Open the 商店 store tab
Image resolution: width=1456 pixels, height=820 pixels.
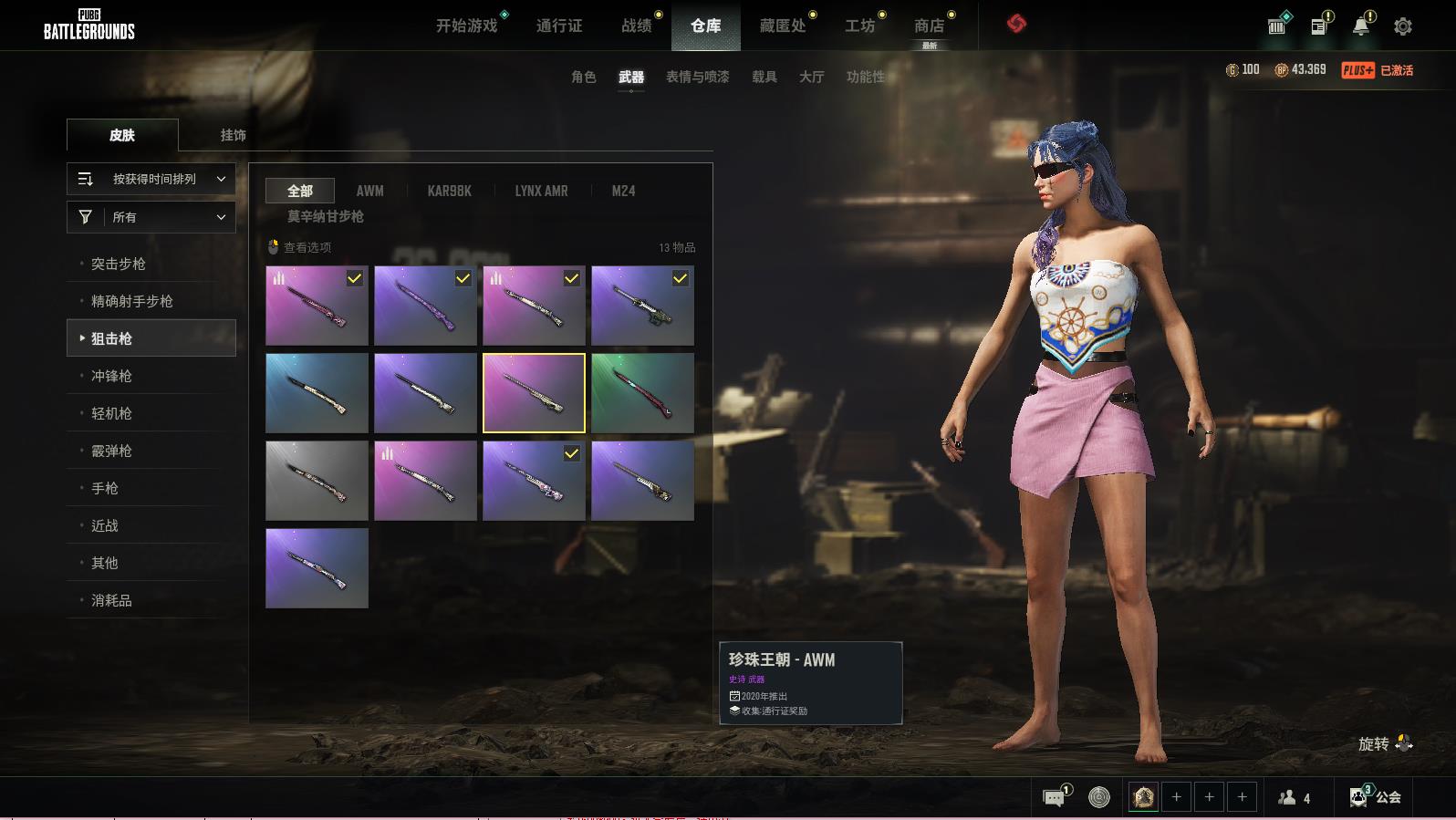pyautogui.click(x=929, y=26)
